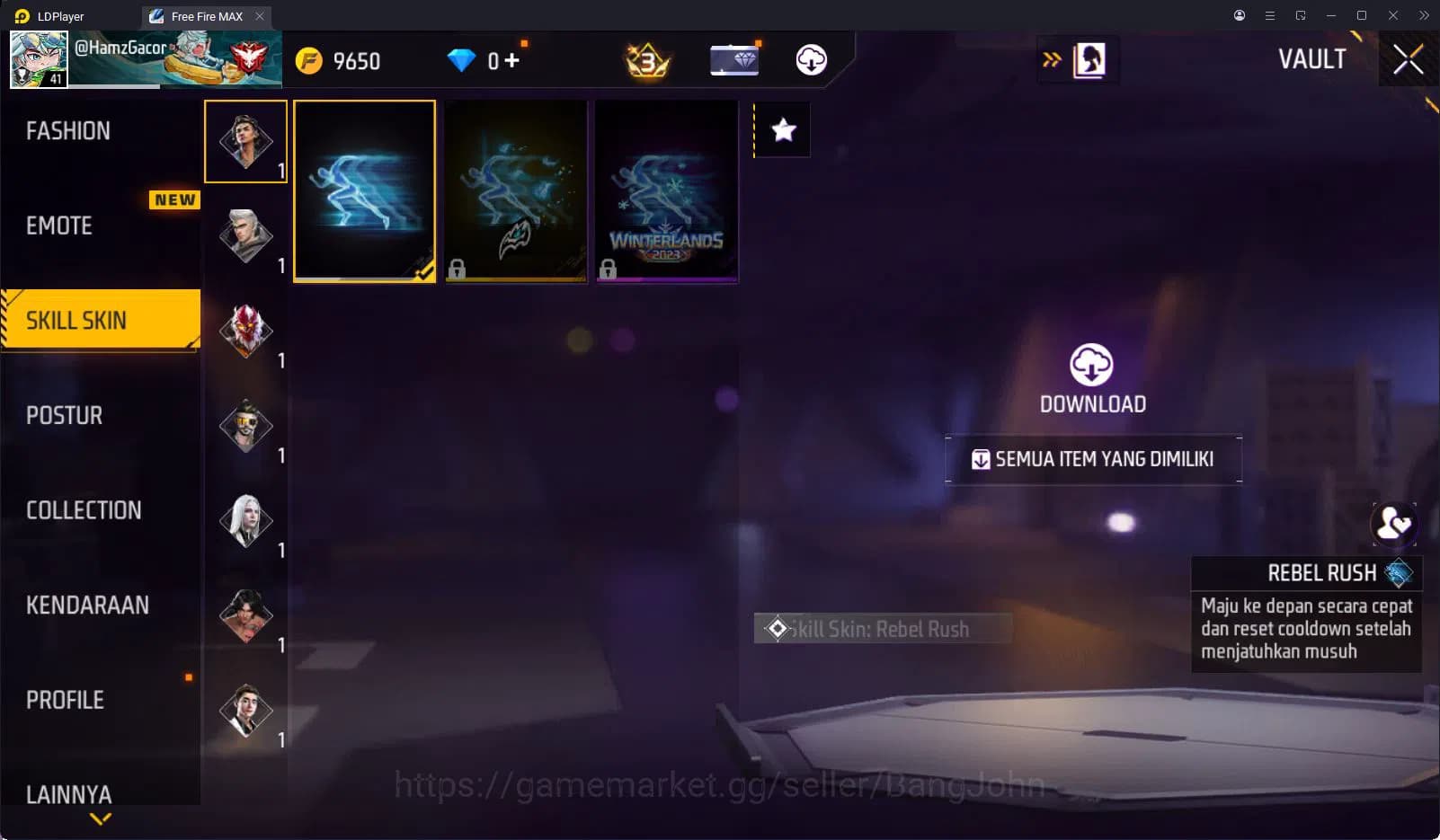
Task: Open the rank badge showing level 3
Action: point(646,60)
